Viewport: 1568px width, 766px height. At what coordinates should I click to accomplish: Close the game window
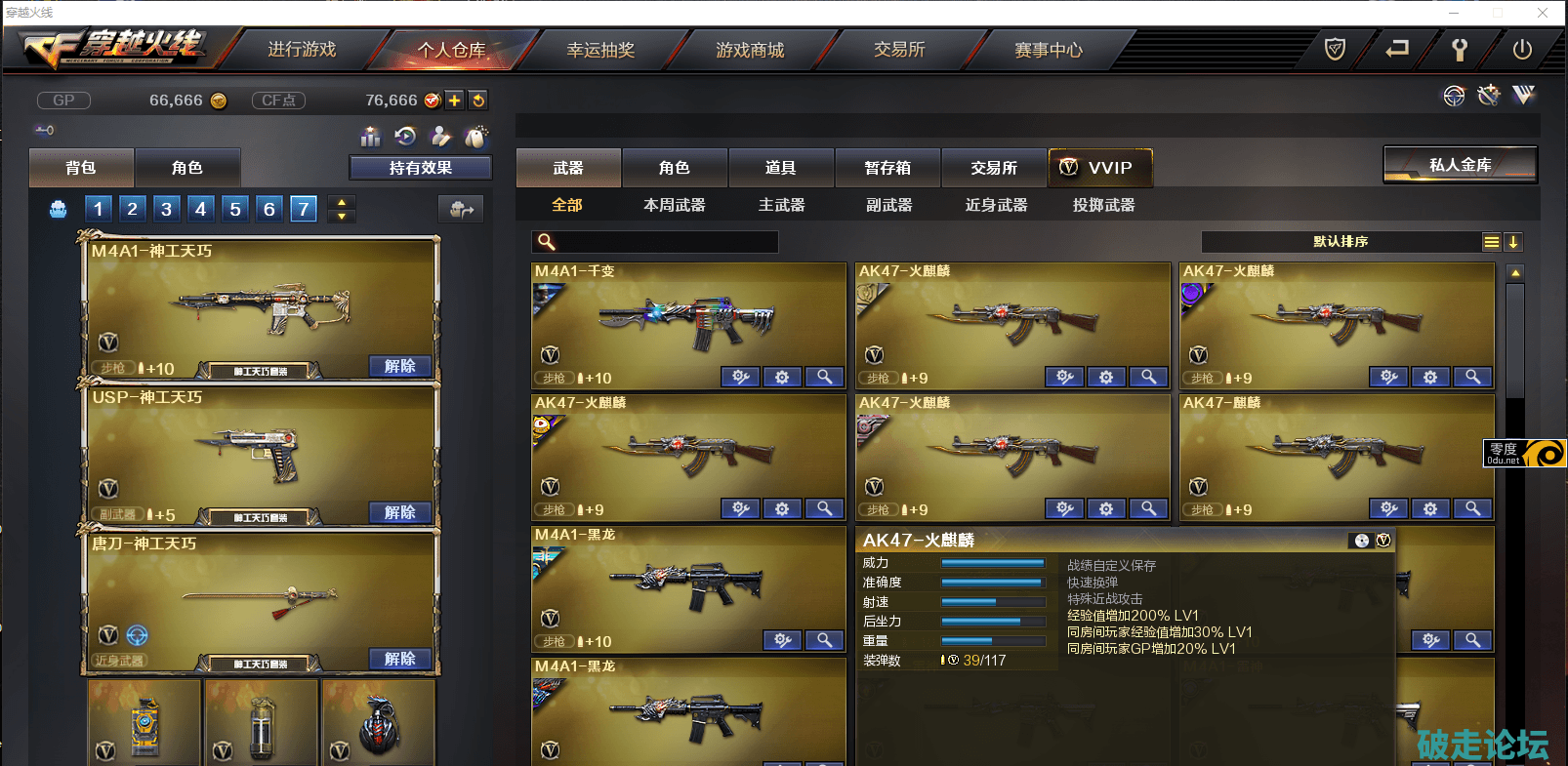(x=1543, y=13)
